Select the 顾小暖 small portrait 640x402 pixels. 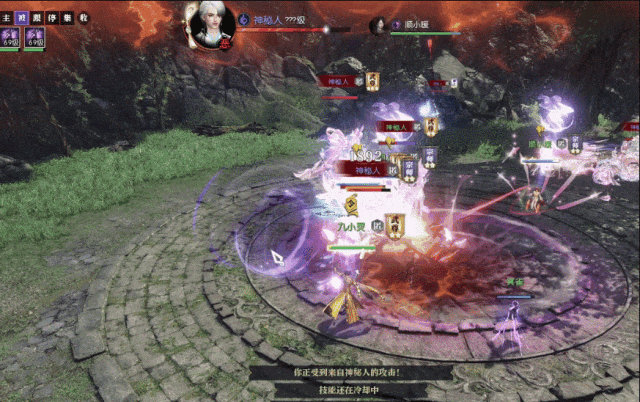(379, 26)
